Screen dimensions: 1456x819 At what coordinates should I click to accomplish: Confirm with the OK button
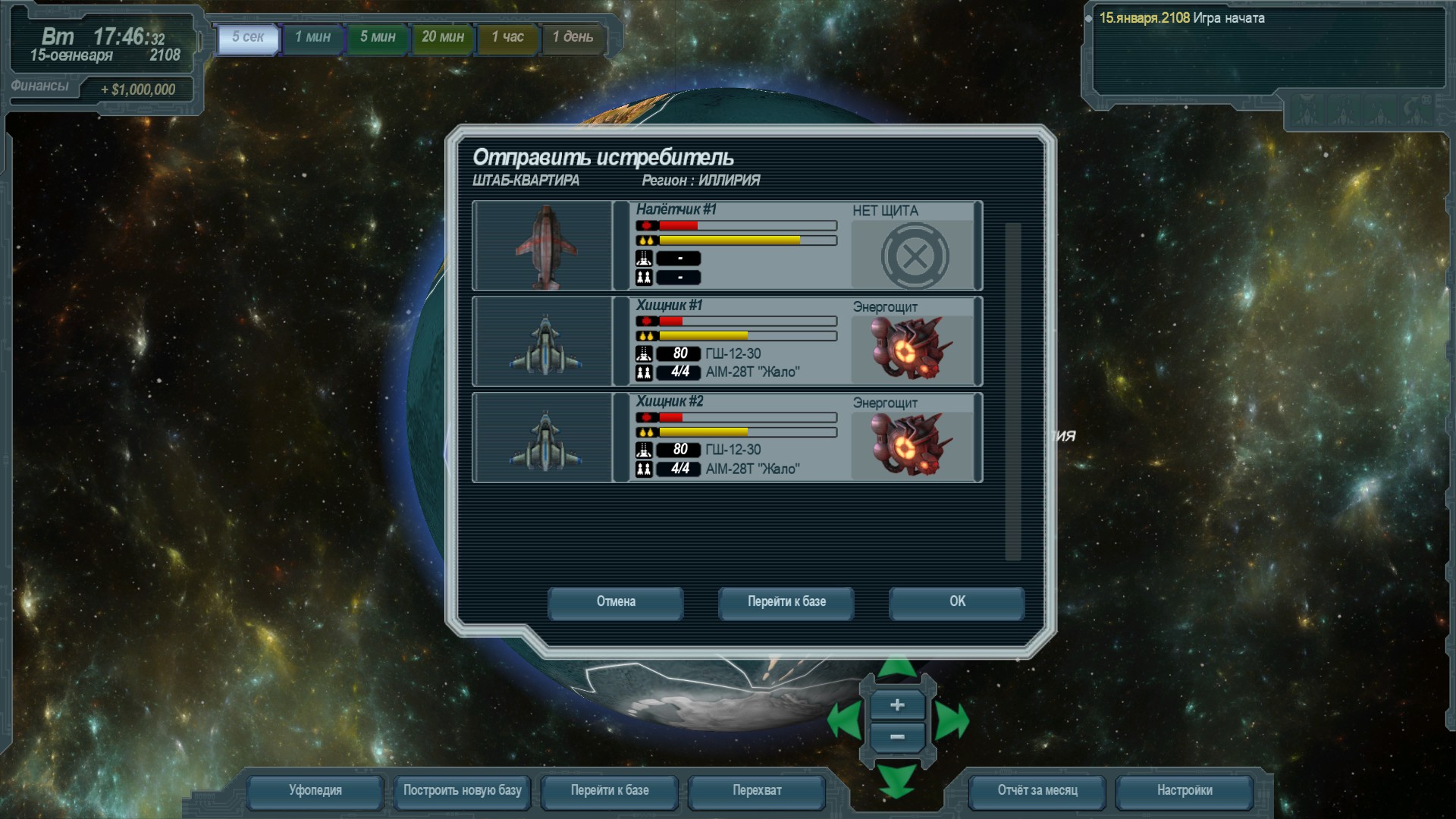tap(956, 602)
